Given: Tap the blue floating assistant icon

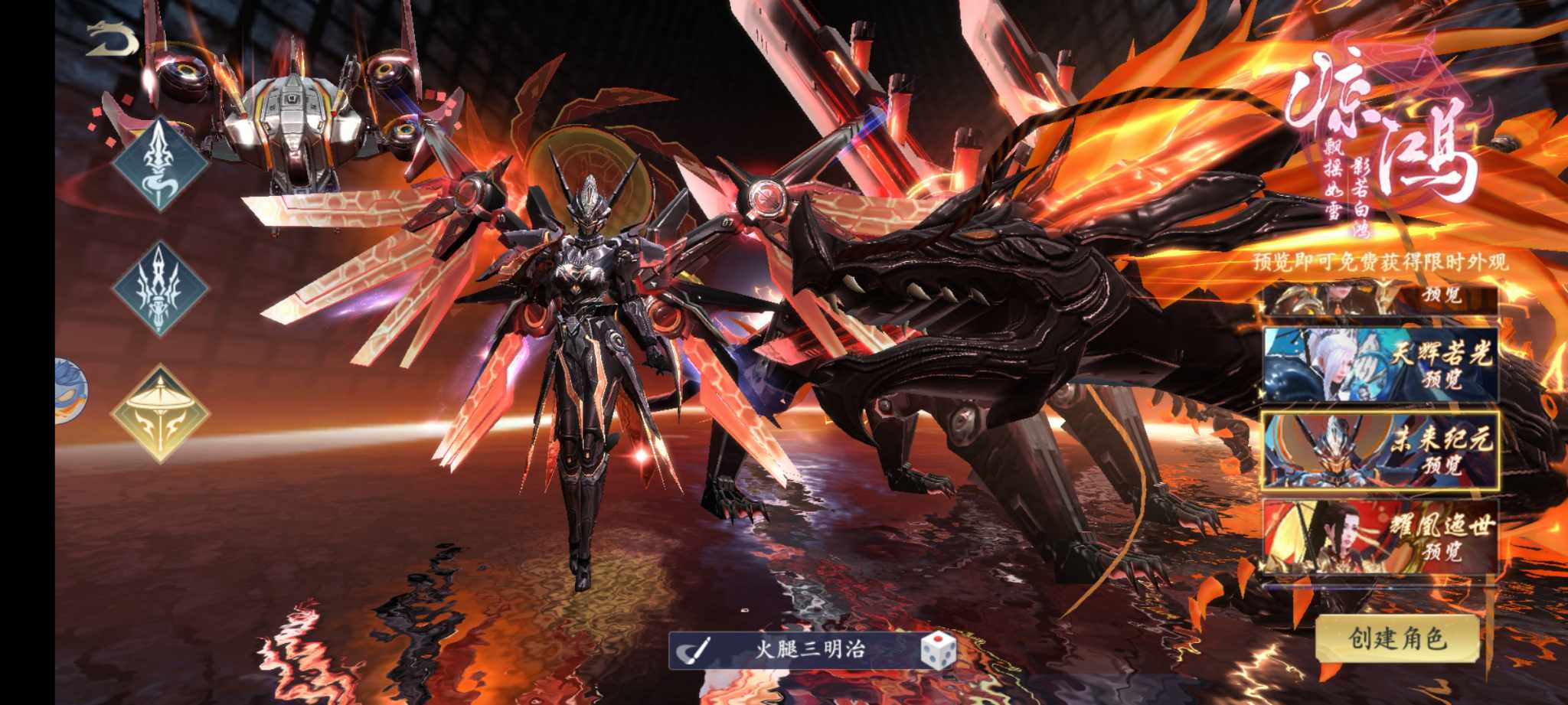Looking at the screenshot, I should click(70, 392).
